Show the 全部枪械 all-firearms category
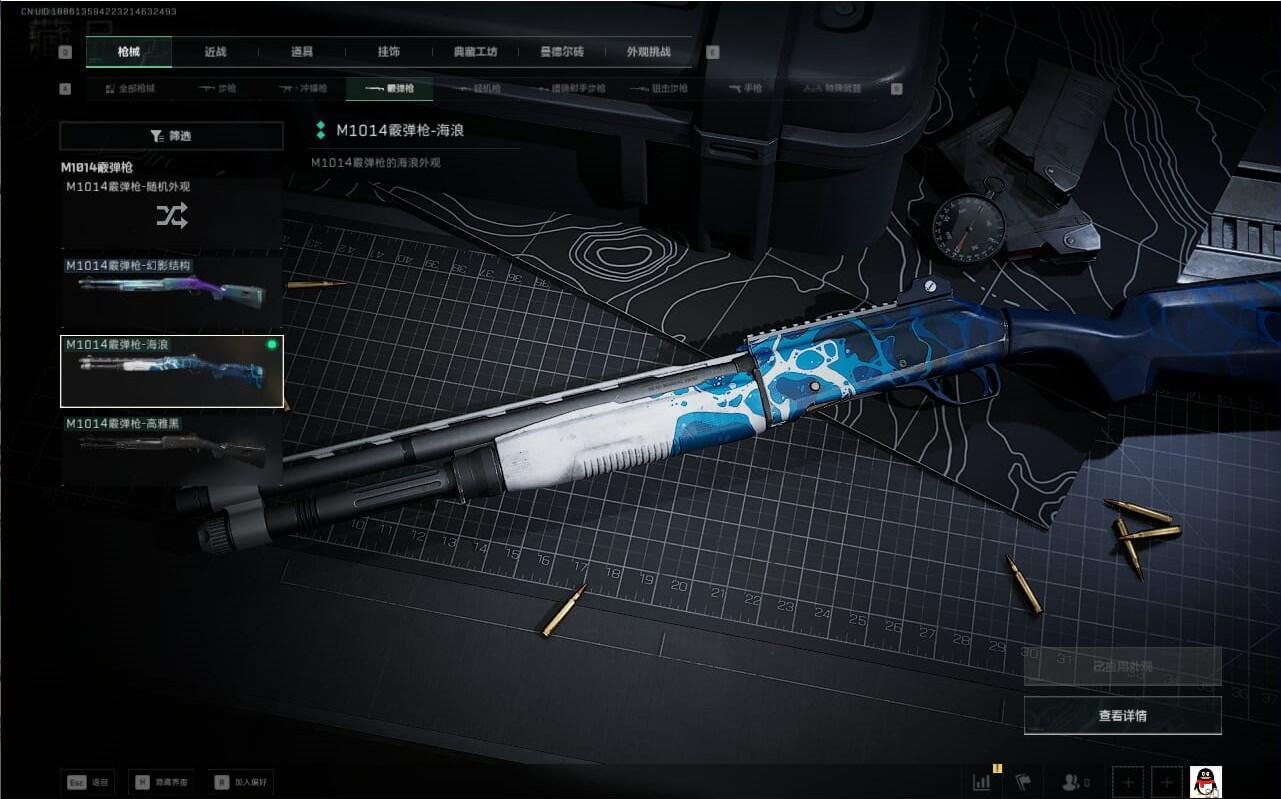This screenshot has width=1281, height=799. [x=130, y=89]
